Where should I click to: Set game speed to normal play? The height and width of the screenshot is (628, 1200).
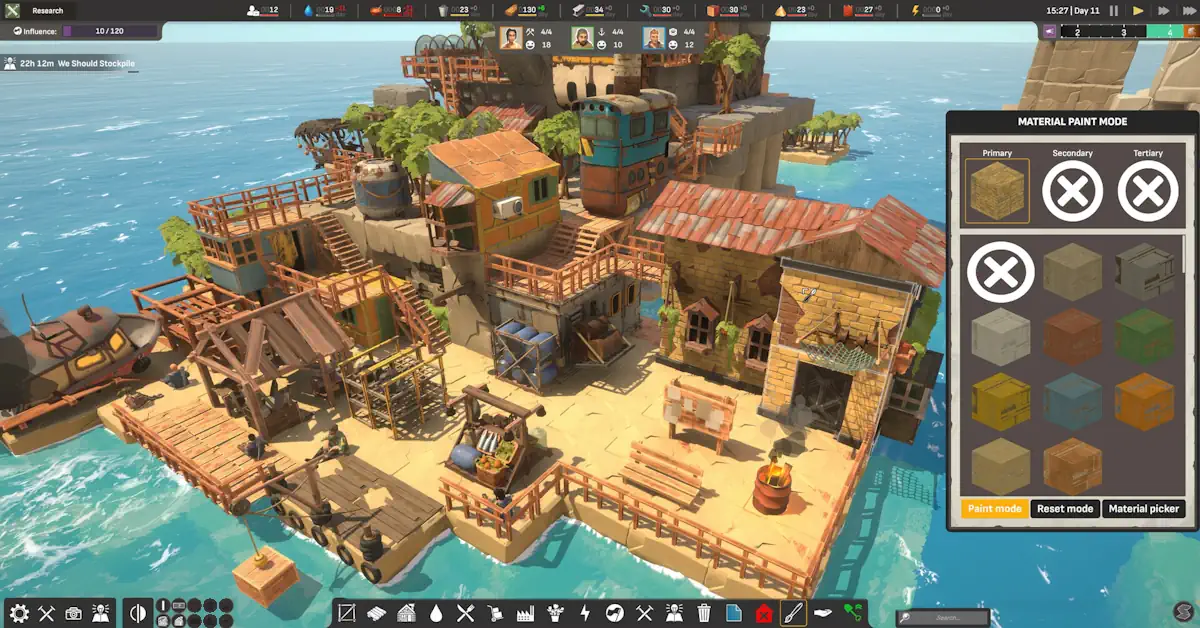(1137, 10)
